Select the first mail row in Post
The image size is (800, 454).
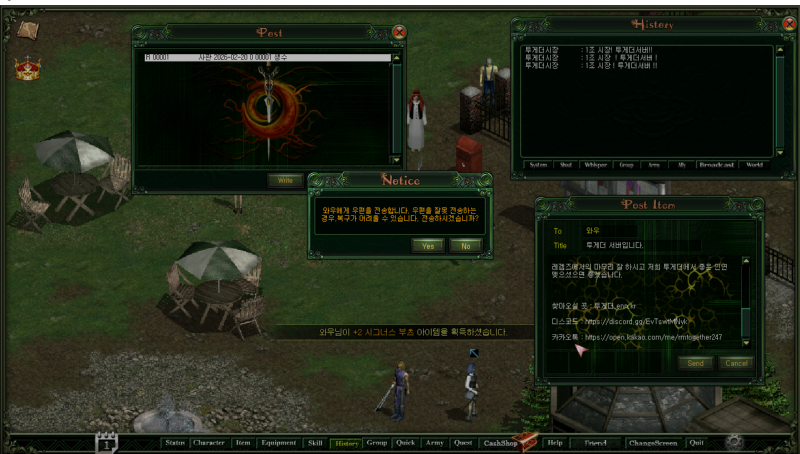click(x=265, y=58)
